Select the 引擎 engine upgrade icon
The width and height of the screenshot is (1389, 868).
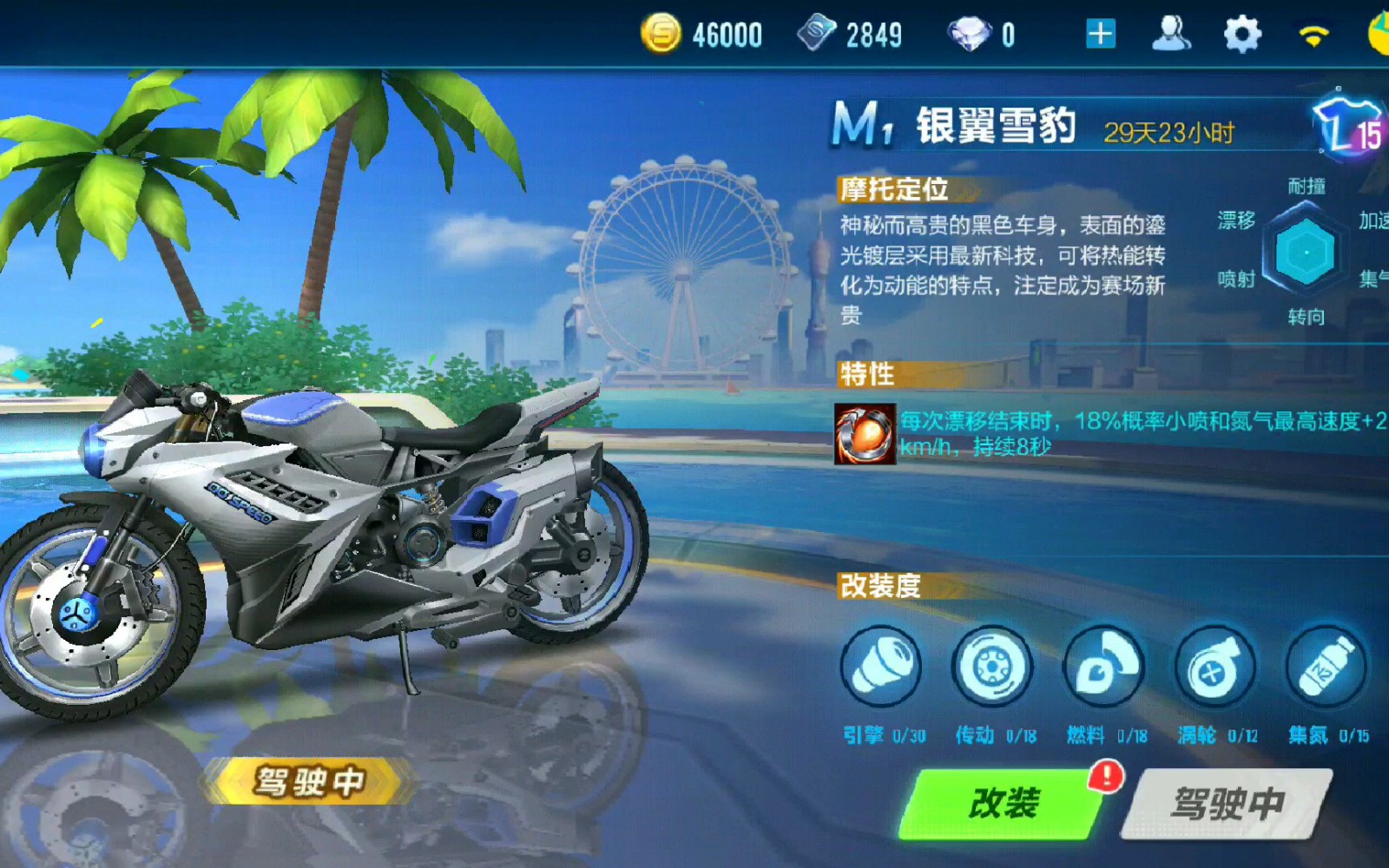(883, 666)
